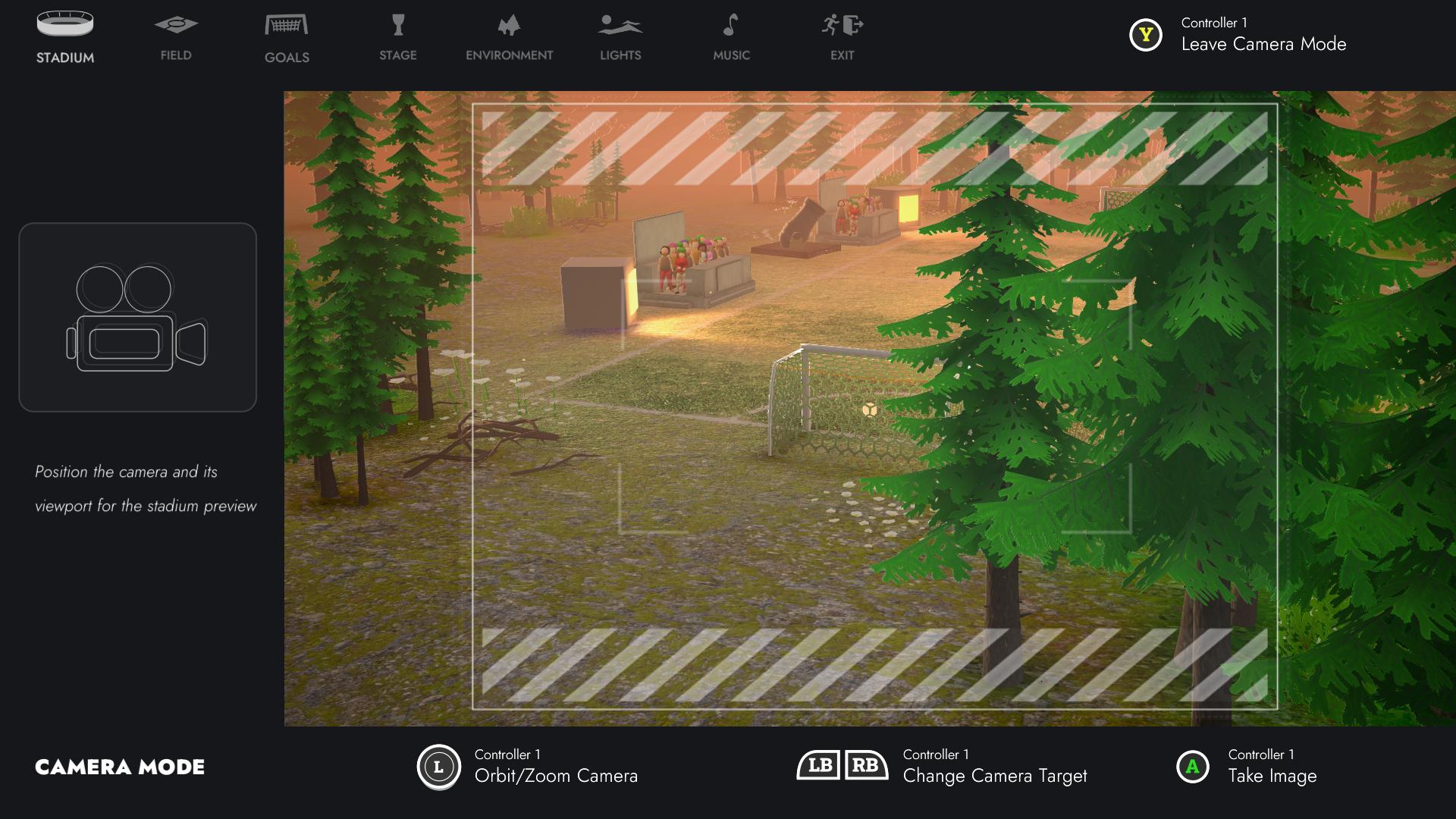Image resolution: width=1456 pixels, height=819 pixels.
Task: Click the Exit tab
Action: [x=842, y=38]
